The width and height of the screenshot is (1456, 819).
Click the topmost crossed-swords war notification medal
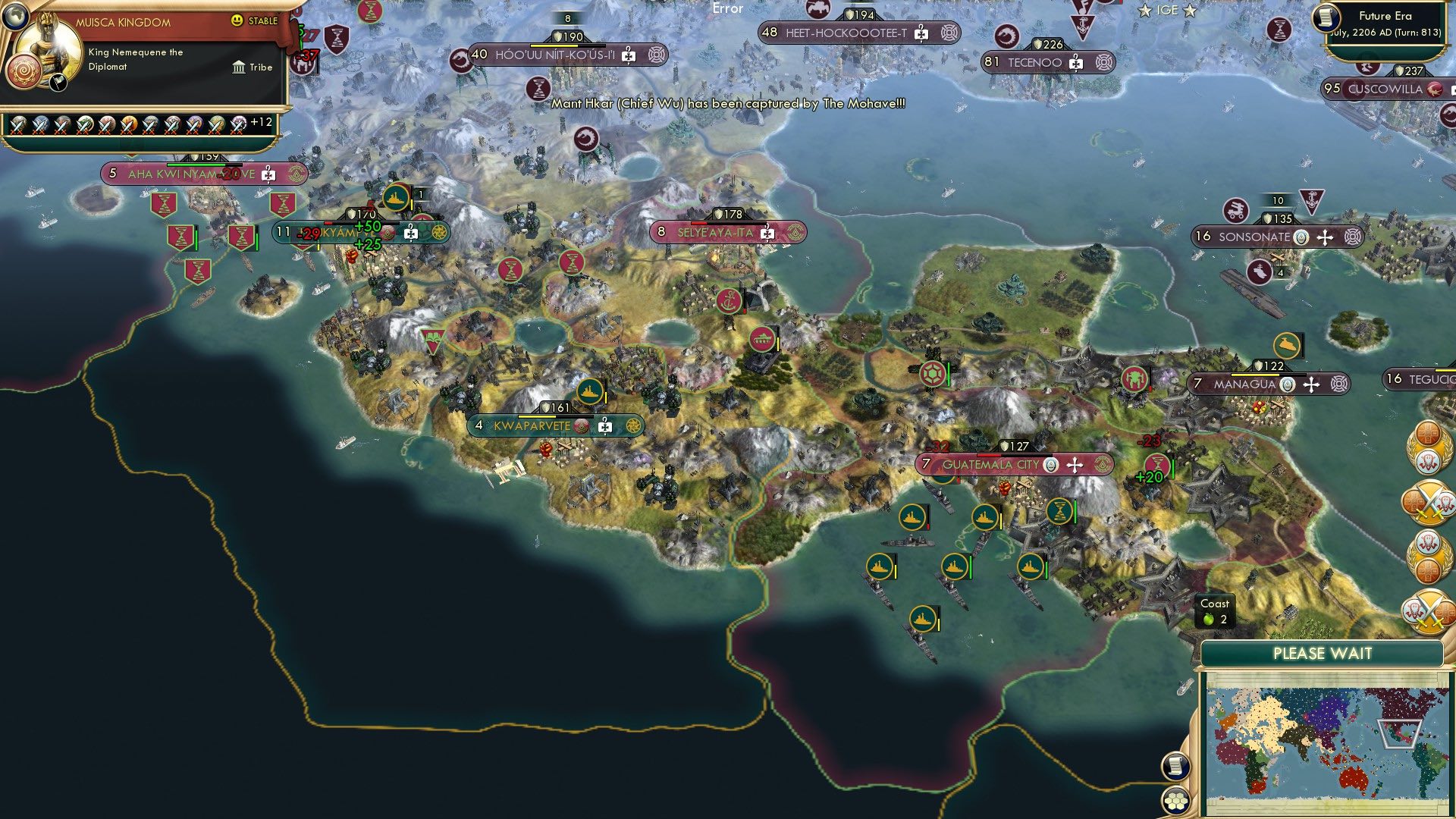coord(1428,503)
